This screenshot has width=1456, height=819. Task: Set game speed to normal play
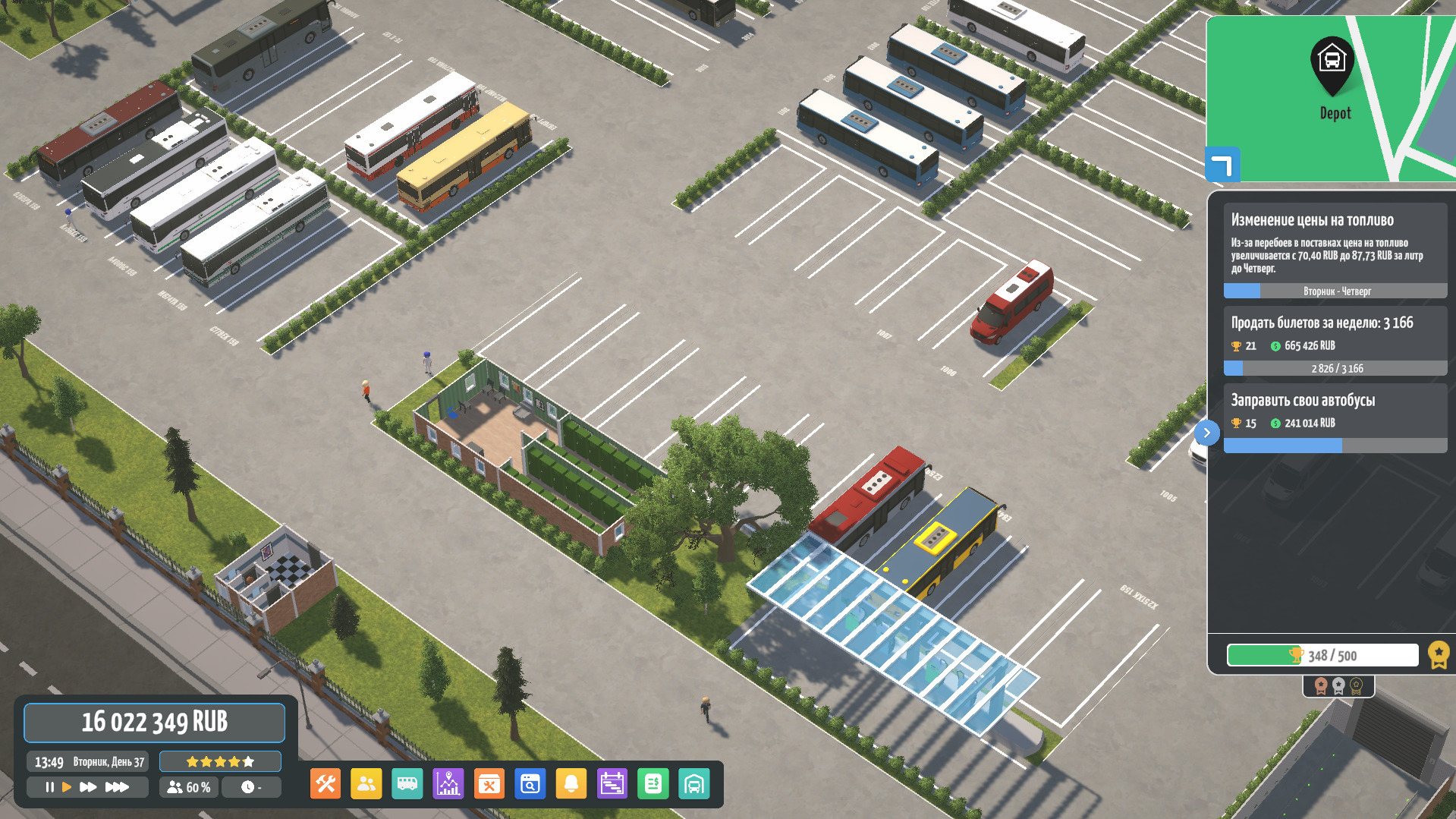[67, 787]
